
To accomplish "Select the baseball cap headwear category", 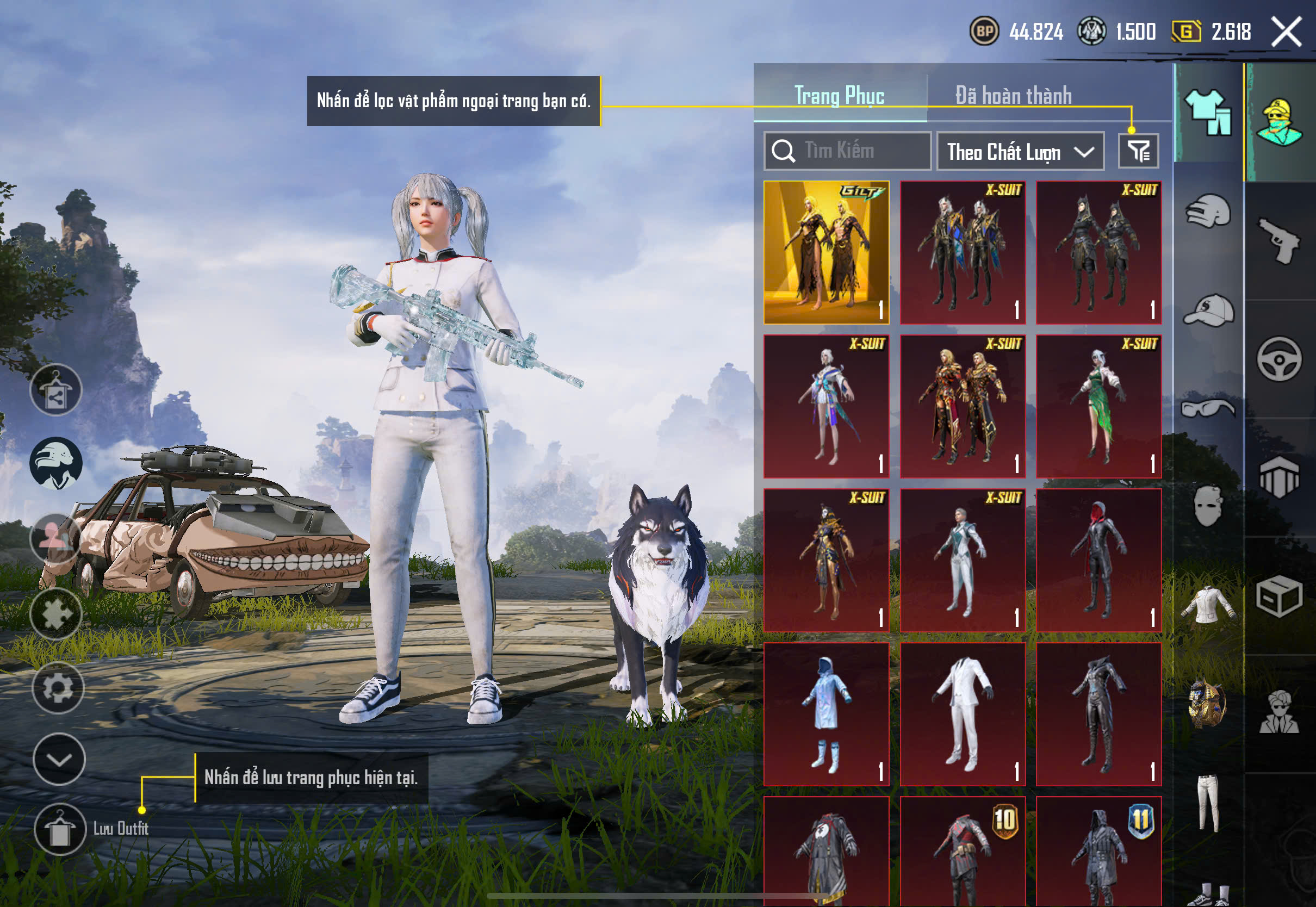I will pyautogui.click(x=1209, y=310).
